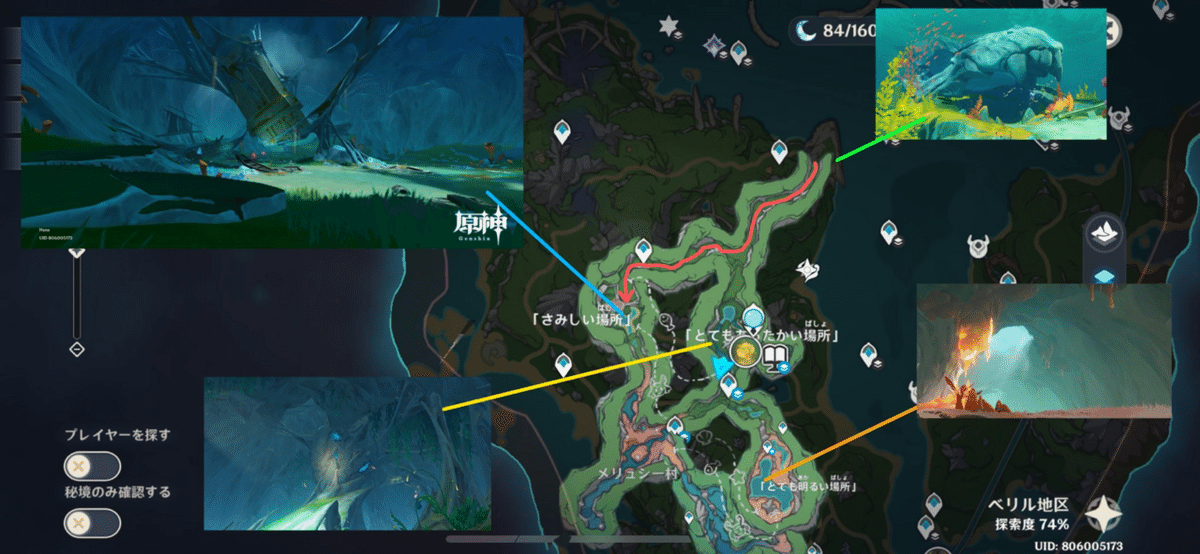Click the map zoom-out minus button
Image resolution: width=1200 pixels, height=554 pixels.
click(x=76, y=349)
